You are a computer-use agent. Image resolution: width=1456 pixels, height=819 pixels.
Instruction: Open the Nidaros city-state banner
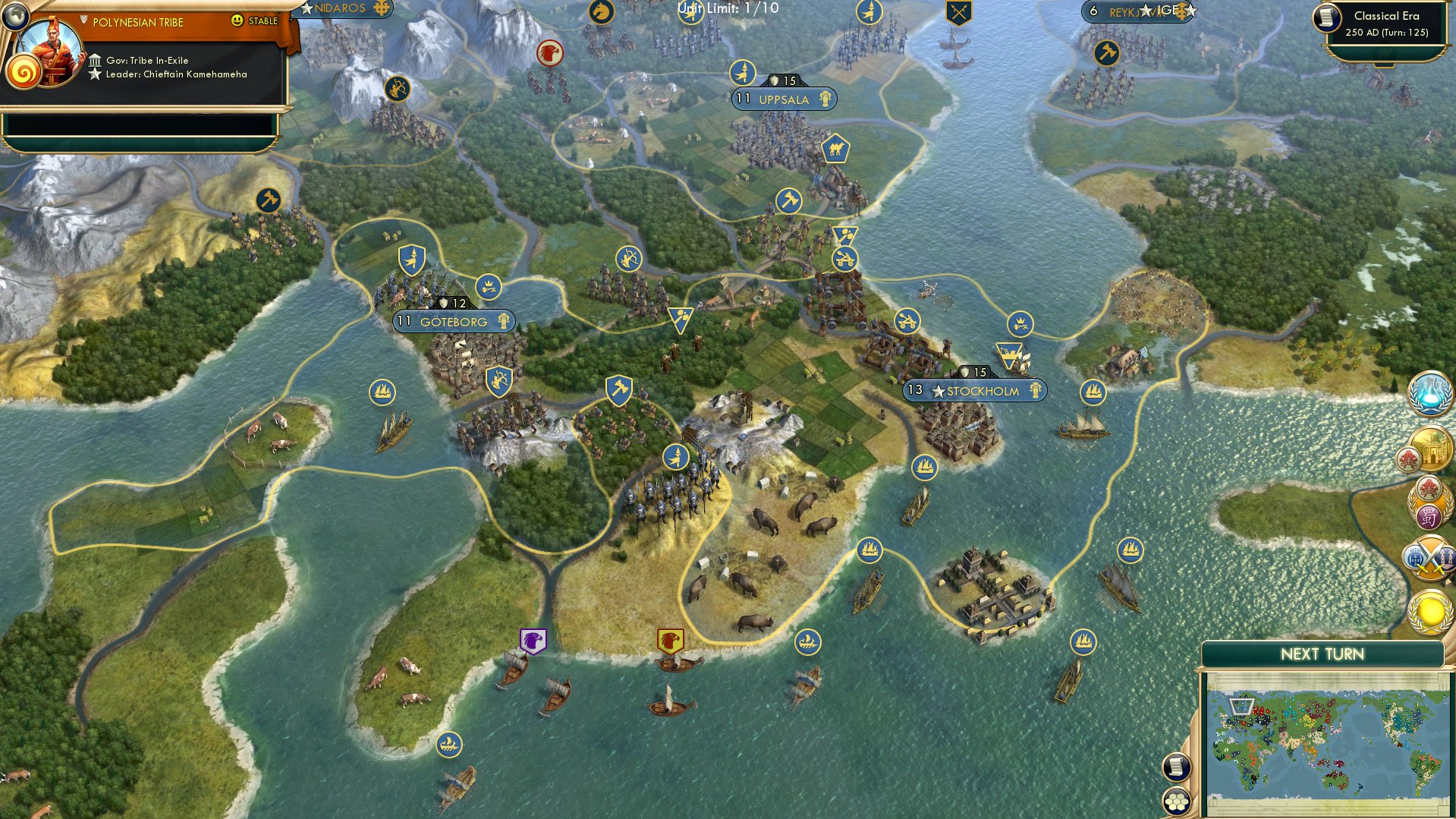coord(341,10)
